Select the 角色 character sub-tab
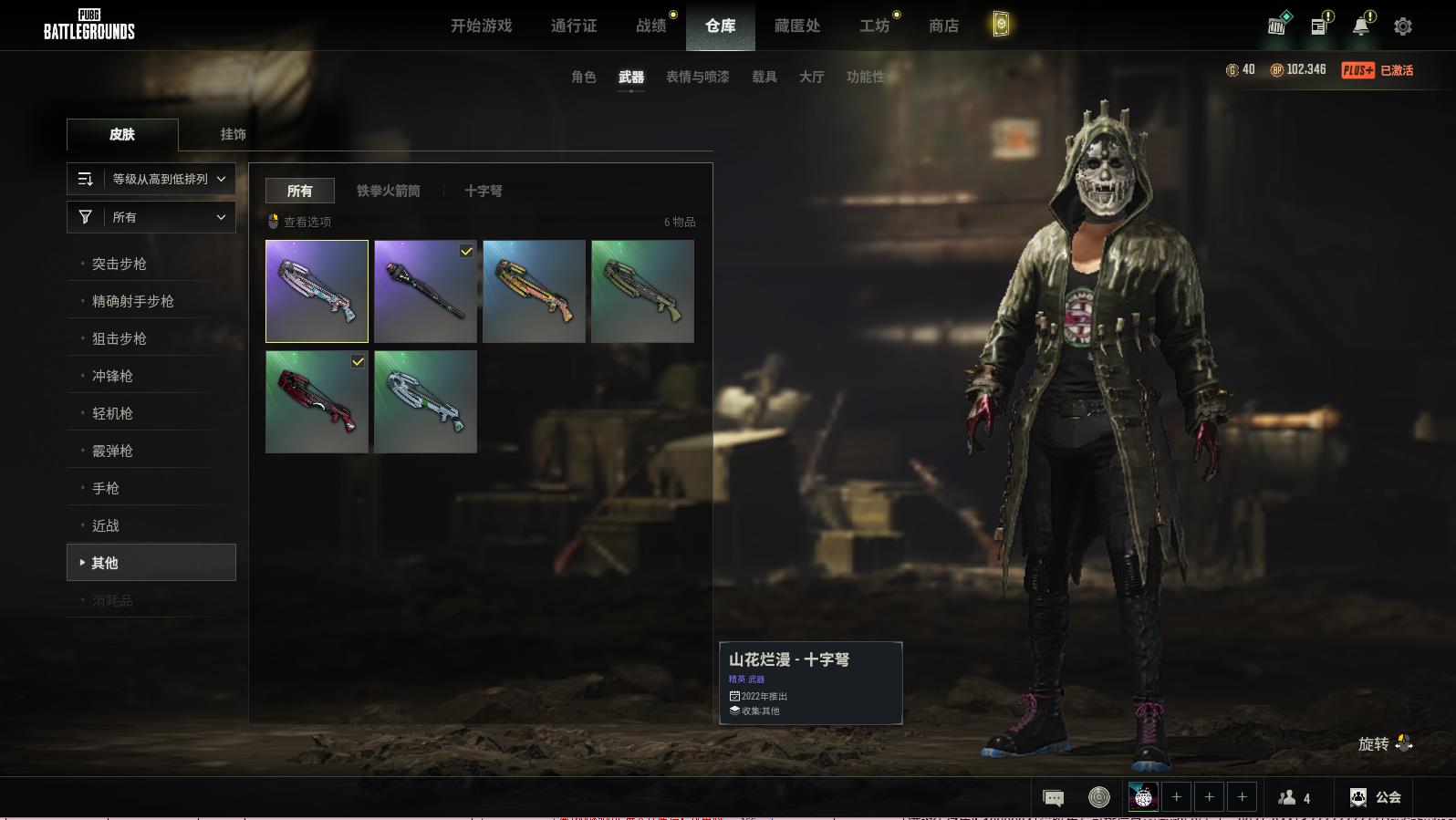 point(584,77)
